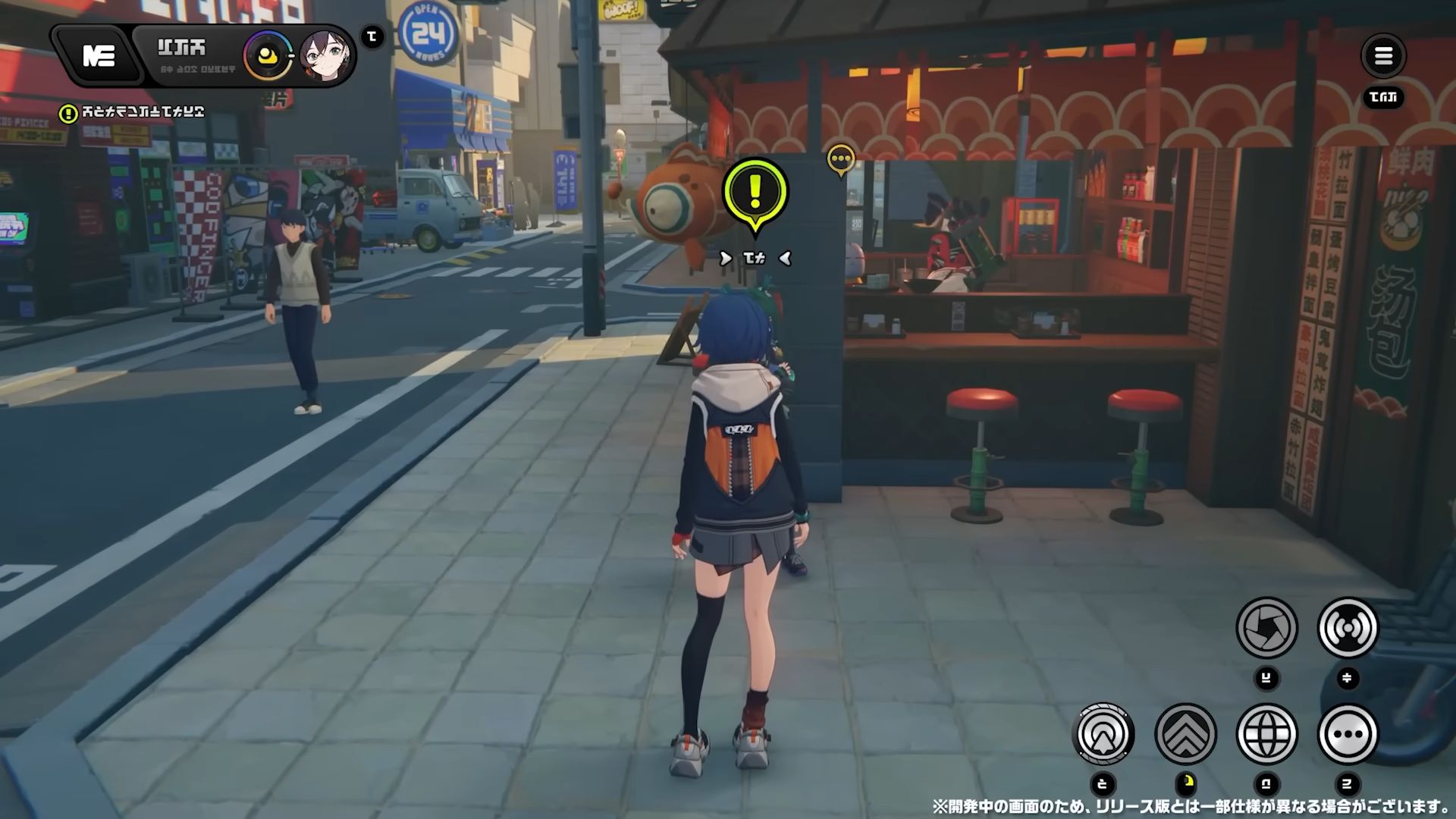
Task: Open the character portrait avatar
Action: [x=325, y=55]
